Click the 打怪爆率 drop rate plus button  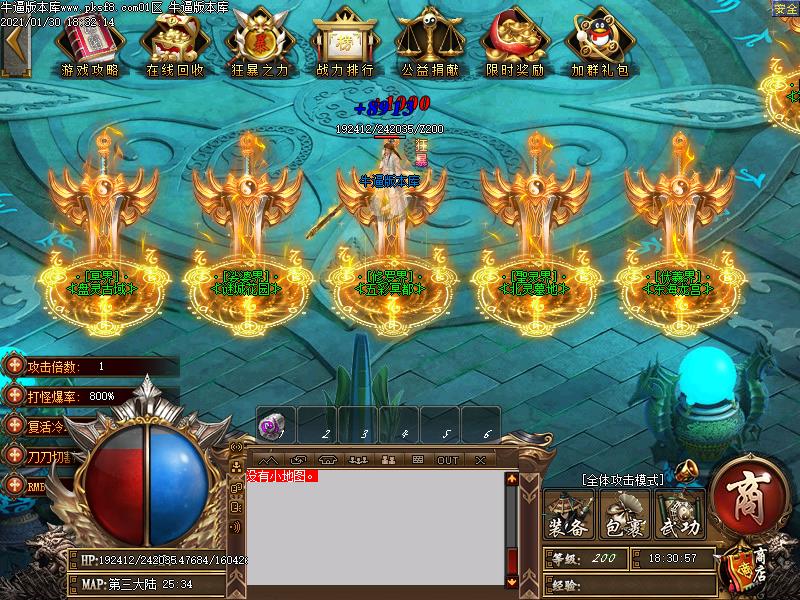pos(13,395)
